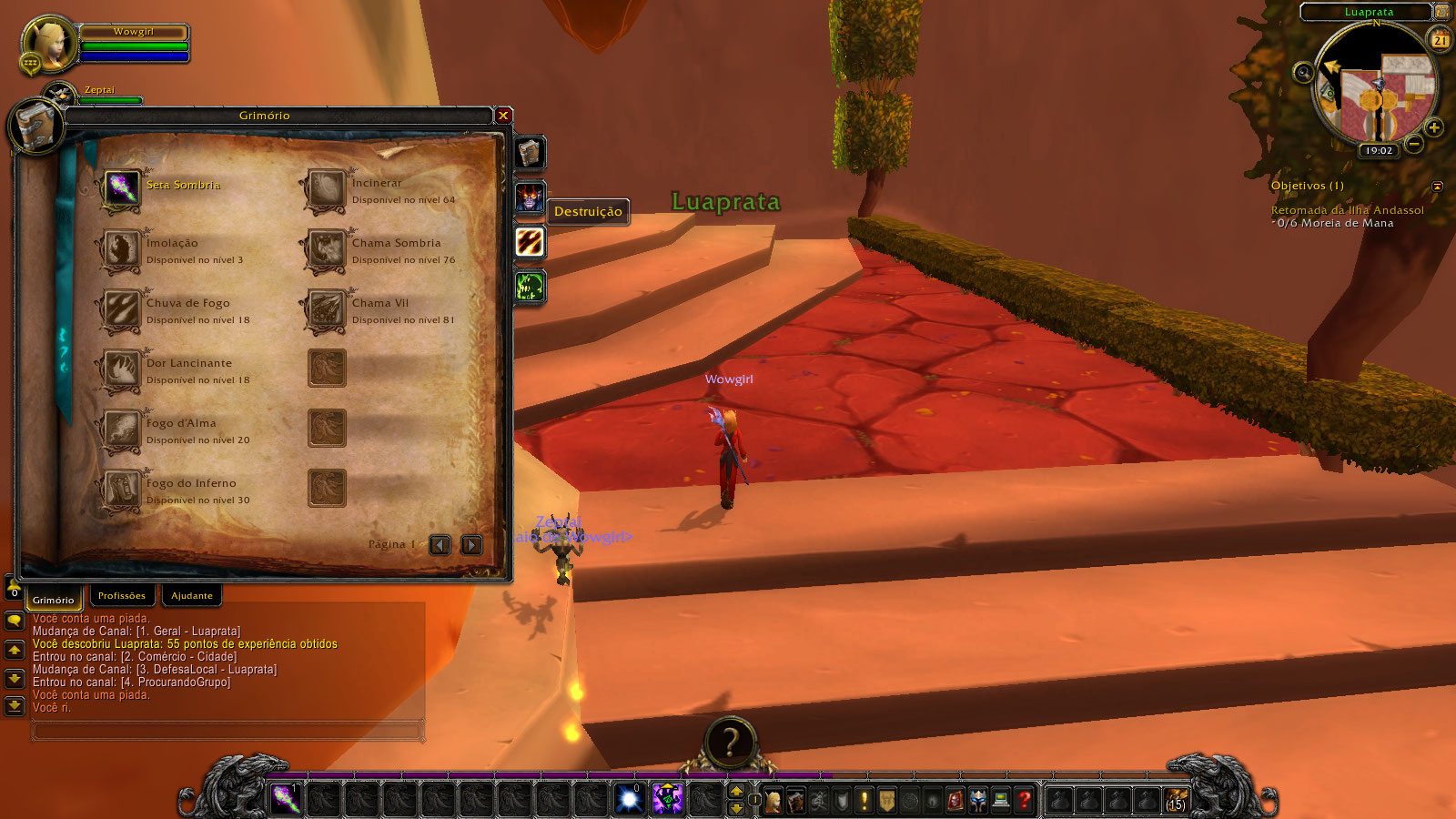This screenshot has height=819, width=1456.
Task: Close the Grimório spellbook window
Action: click(503, 116)
